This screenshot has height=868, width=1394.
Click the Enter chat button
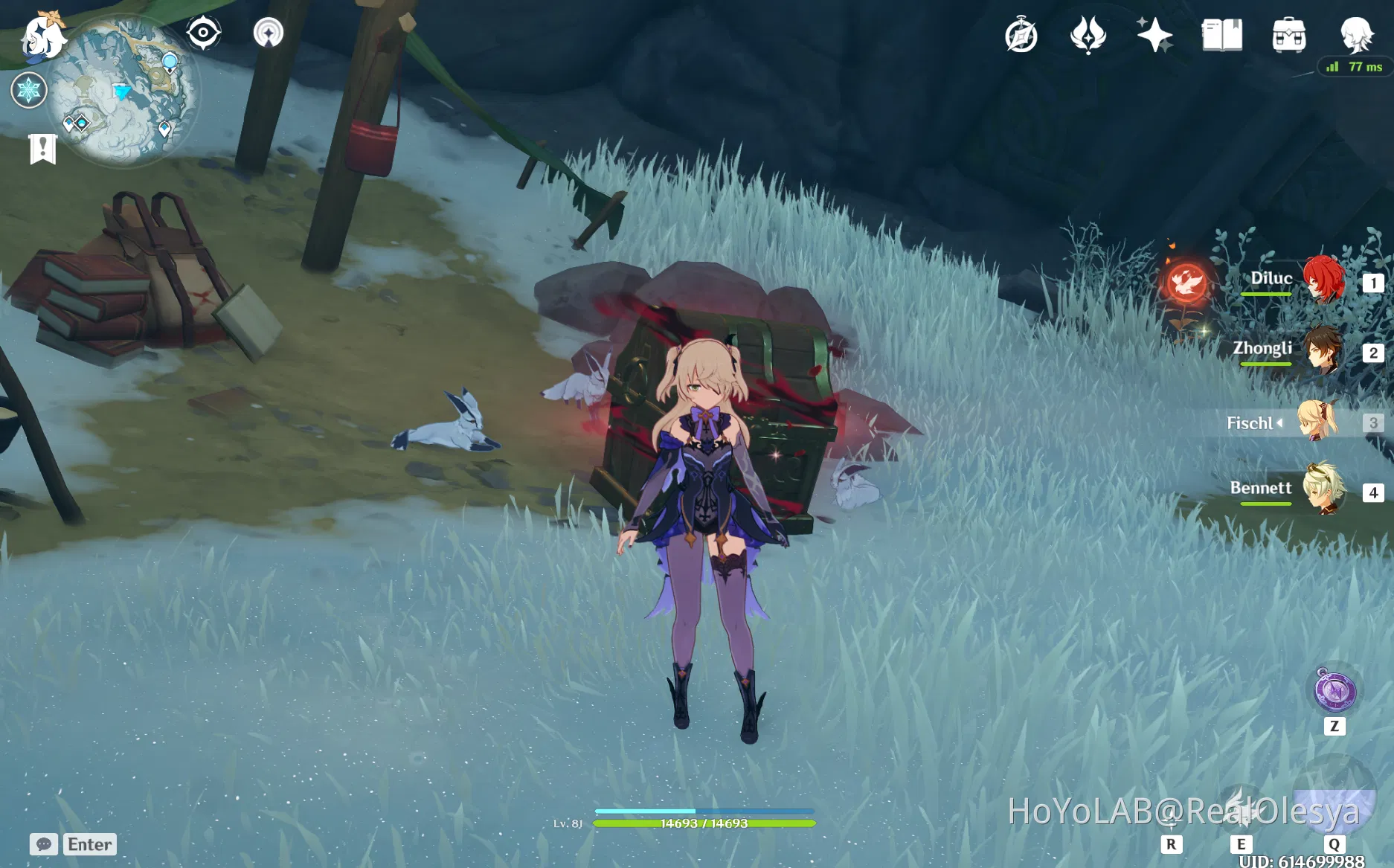coord(89,844)
